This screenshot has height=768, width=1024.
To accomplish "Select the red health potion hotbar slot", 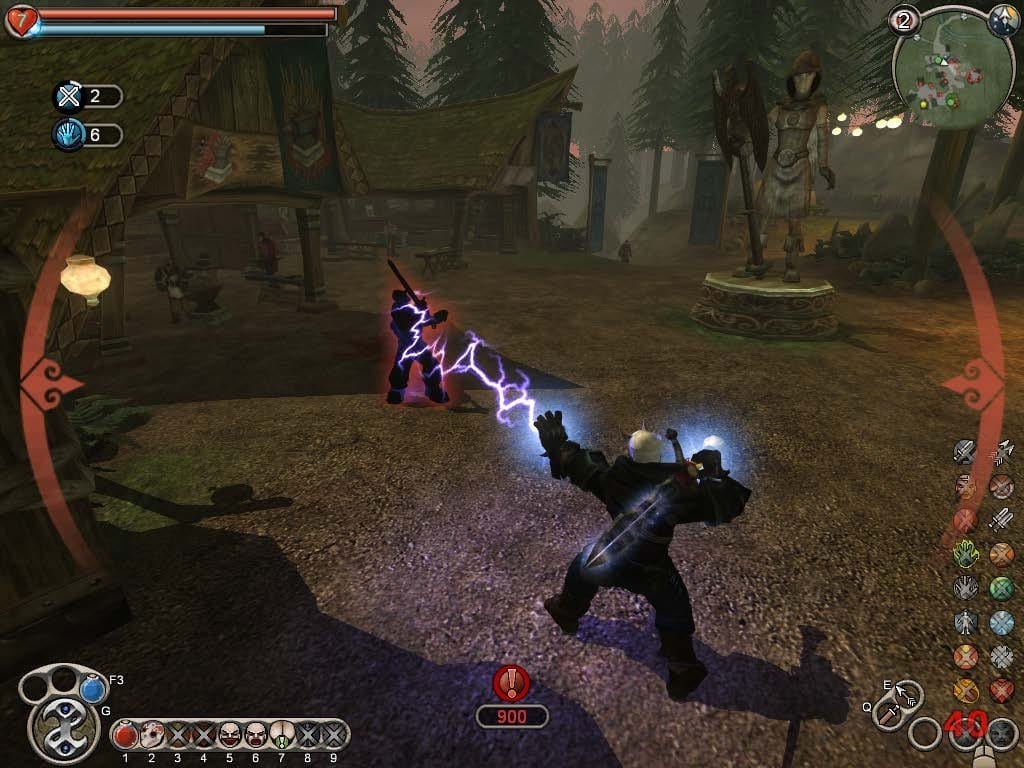I will [x=126, y=735].
